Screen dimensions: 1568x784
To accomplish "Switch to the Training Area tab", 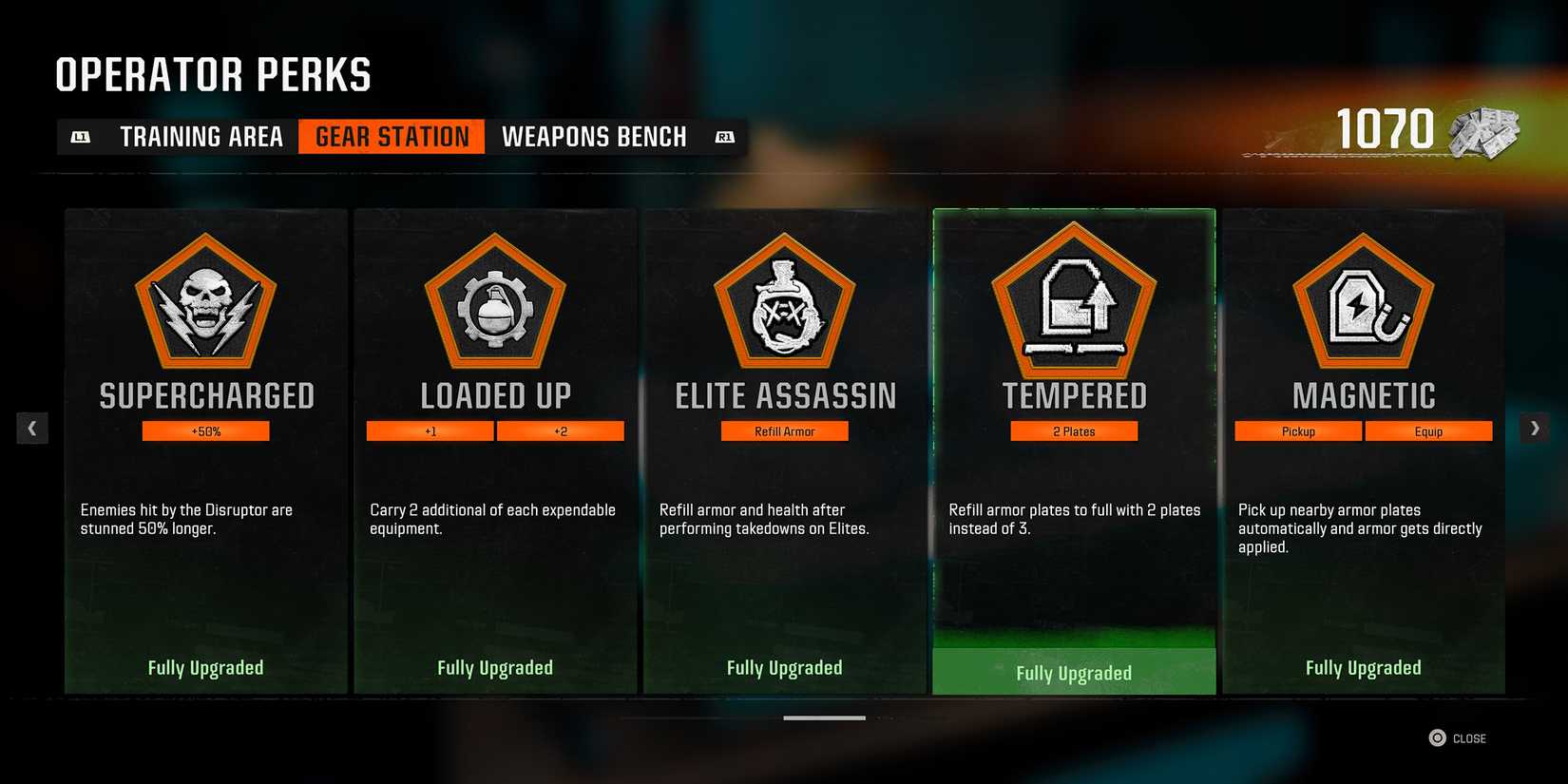I will [x=201, y=136].
